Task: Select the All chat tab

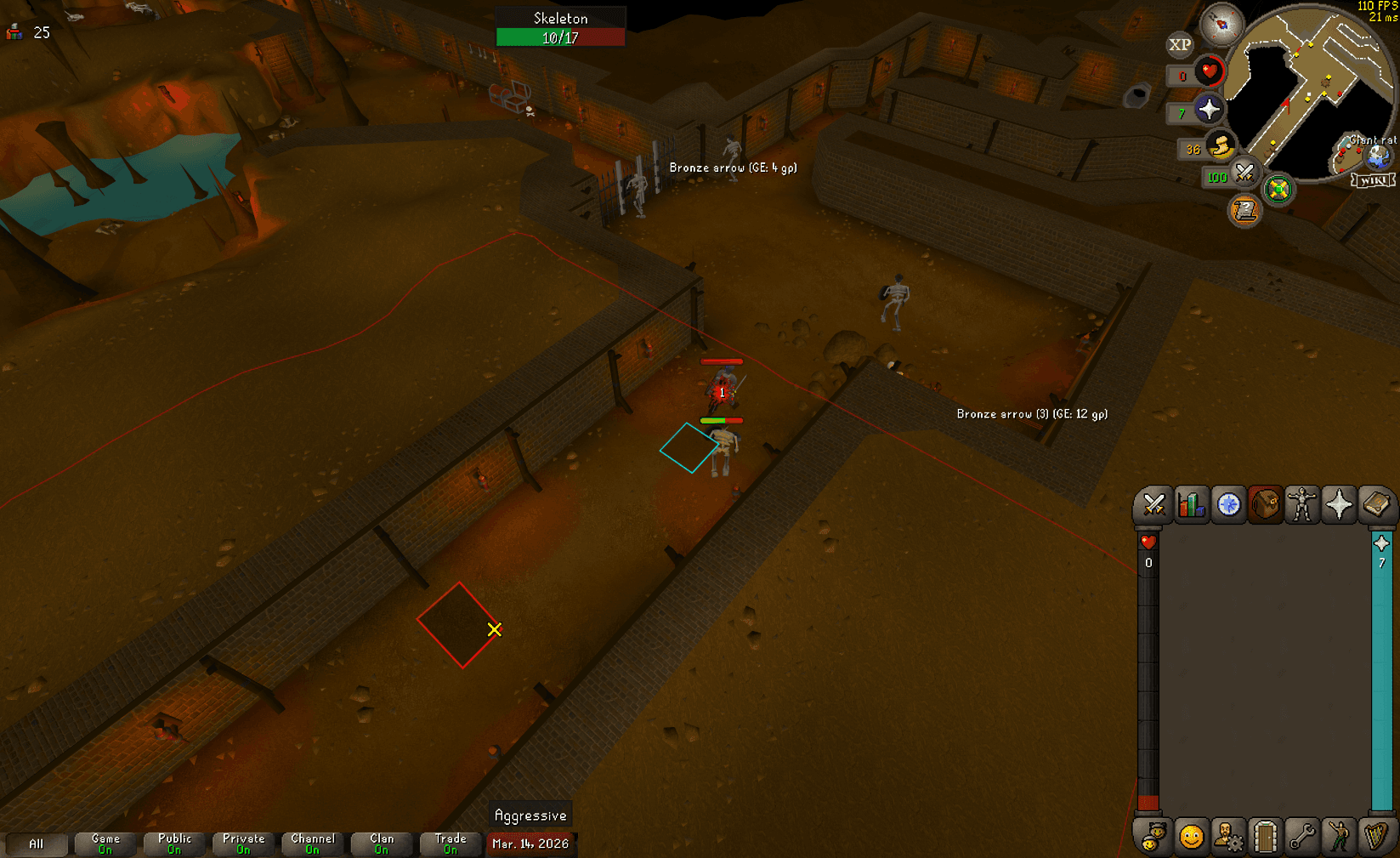Action: pos(37,843)
